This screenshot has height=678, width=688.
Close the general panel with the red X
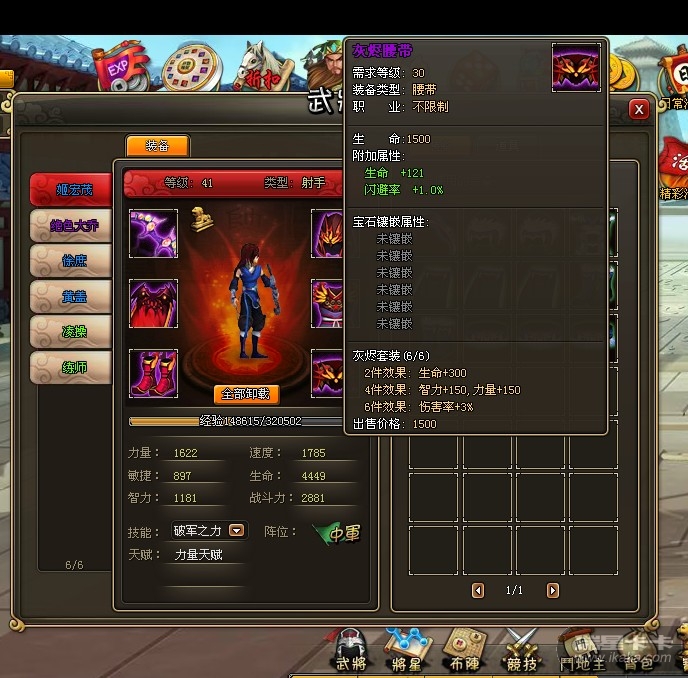tap(639, 109)
